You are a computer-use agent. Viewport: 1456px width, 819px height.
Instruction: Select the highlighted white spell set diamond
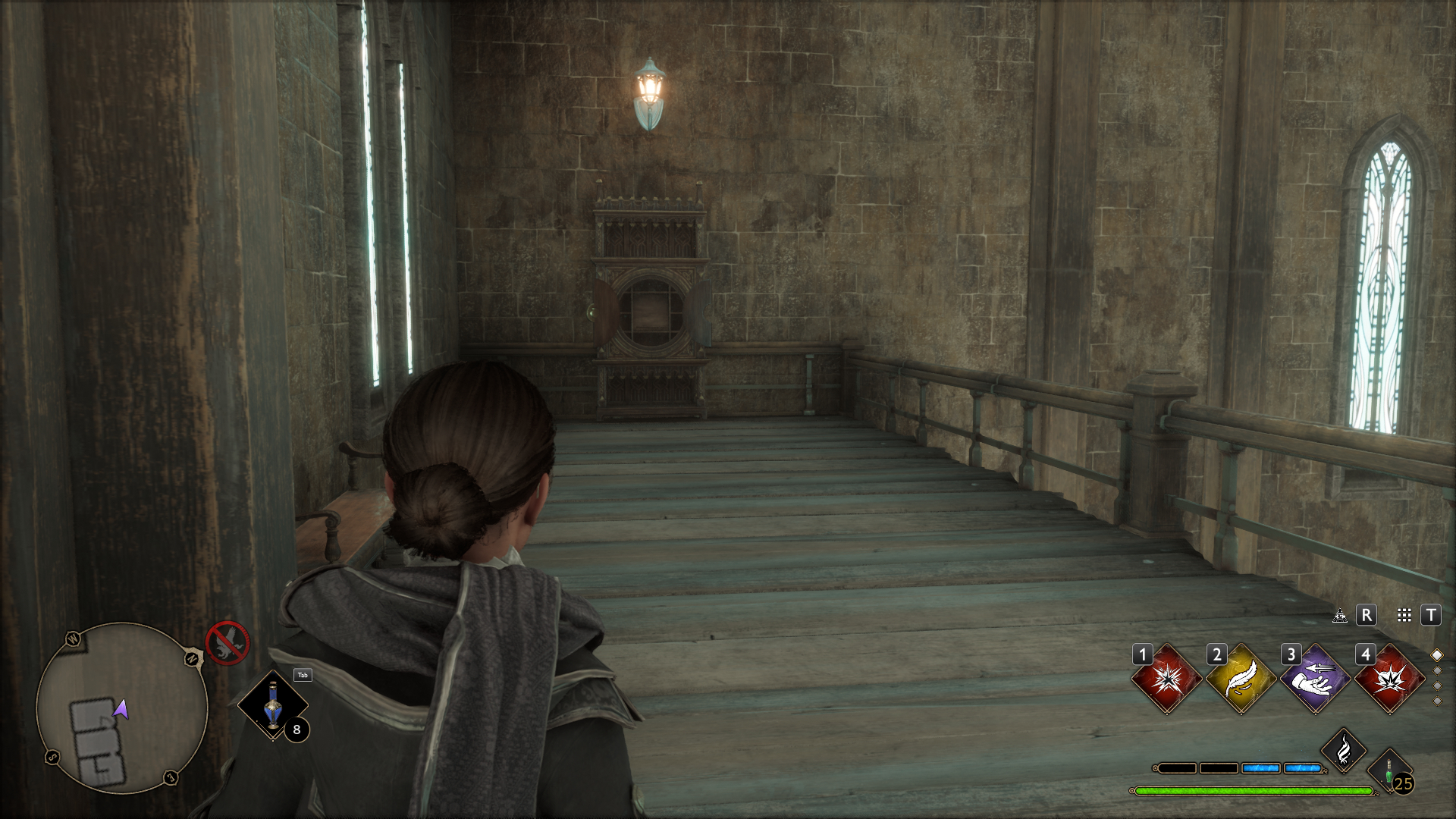click(1436, 655)
